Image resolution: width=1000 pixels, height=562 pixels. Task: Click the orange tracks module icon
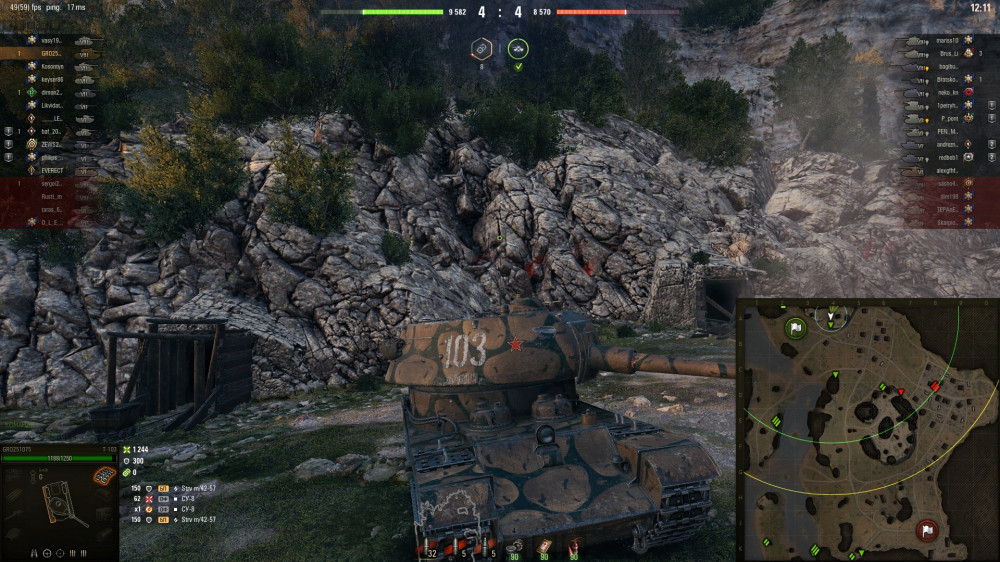pyautogui.click(x=102, y=476)
